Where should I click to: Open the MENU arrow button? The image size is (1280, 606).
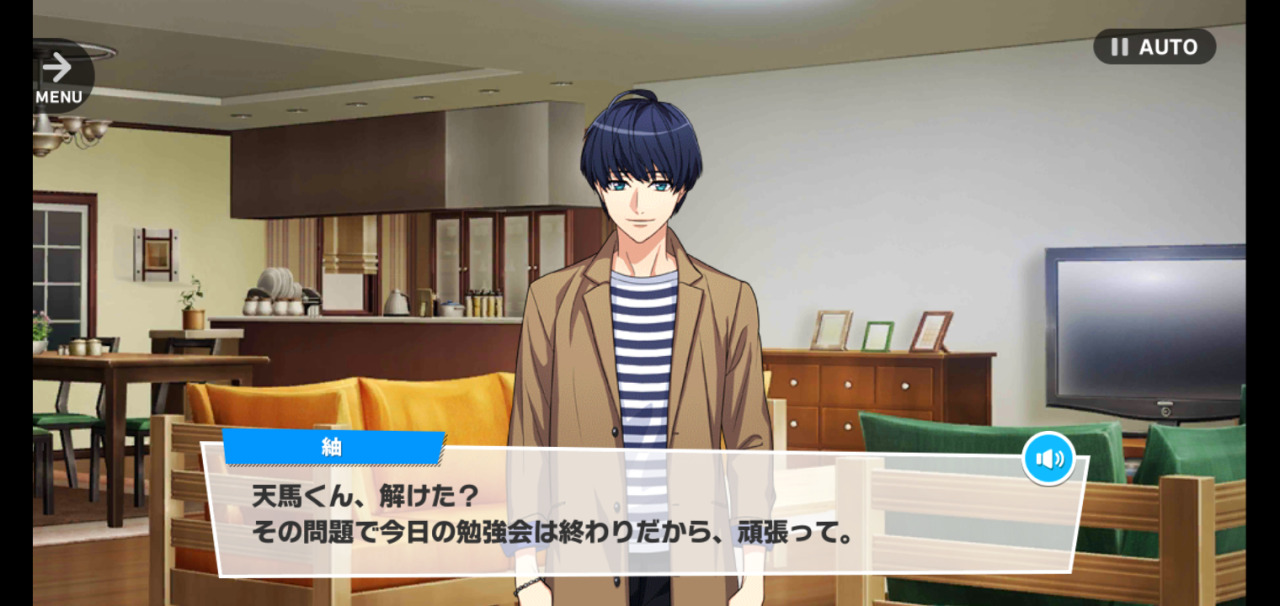59,76
